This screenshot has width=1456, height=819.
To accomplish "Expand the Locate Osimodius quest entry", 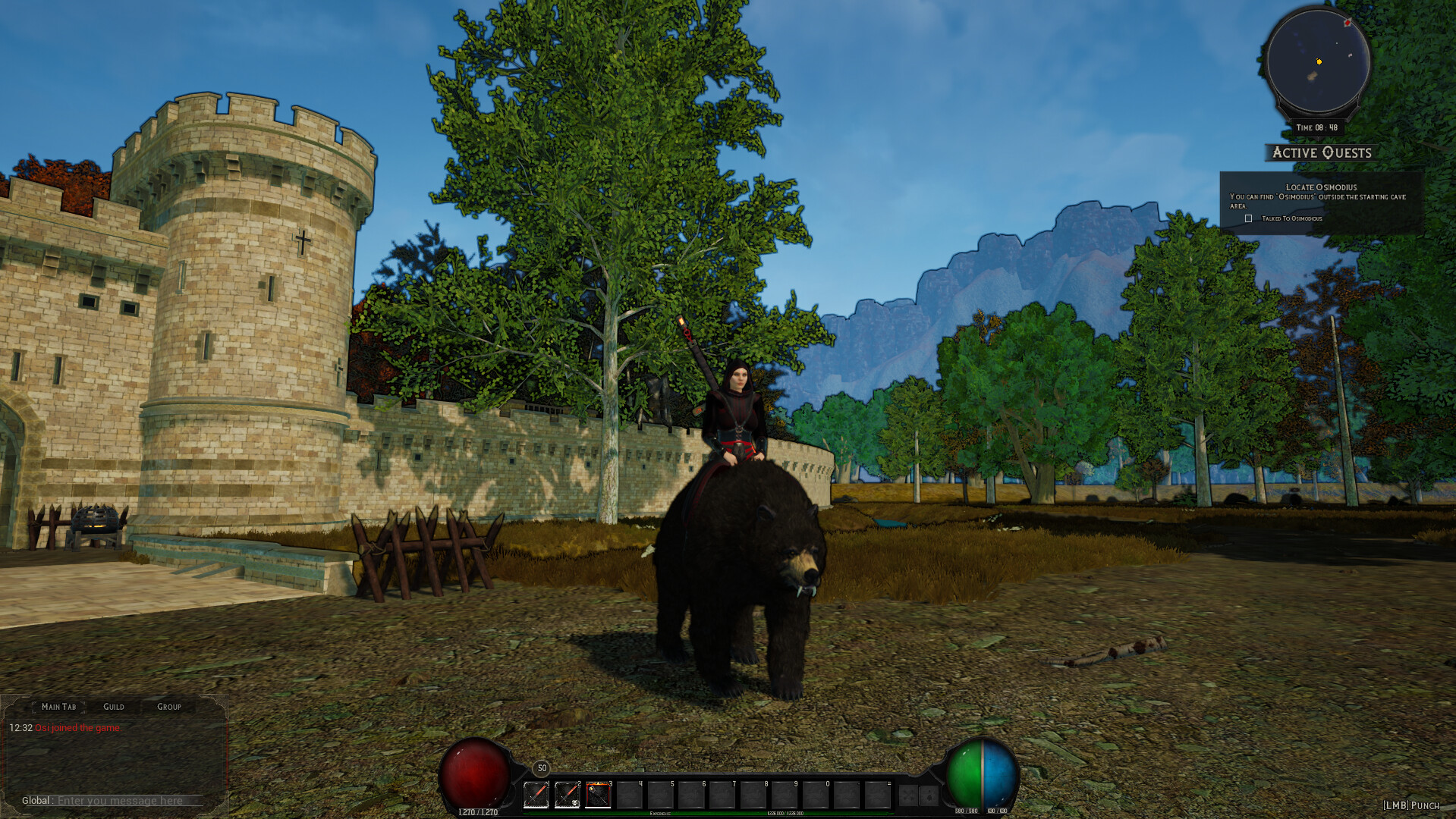I will click(1321, 187).
